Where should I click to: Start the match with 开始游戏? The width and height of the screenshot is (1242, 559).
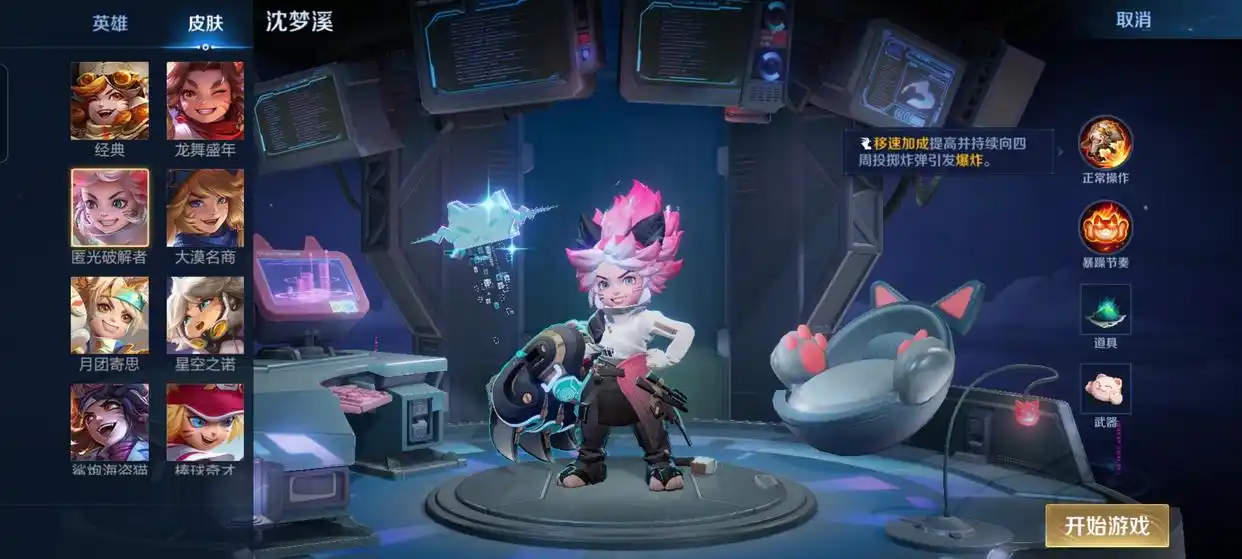click(x=1106, y=525)
